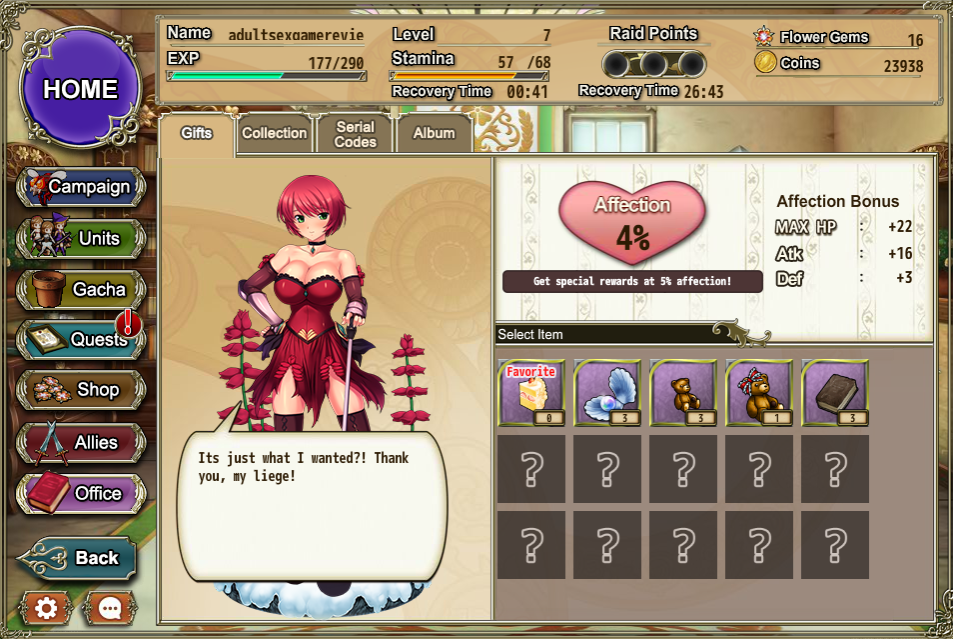
Task: Open the Allies menu
Action: point(81,442)
